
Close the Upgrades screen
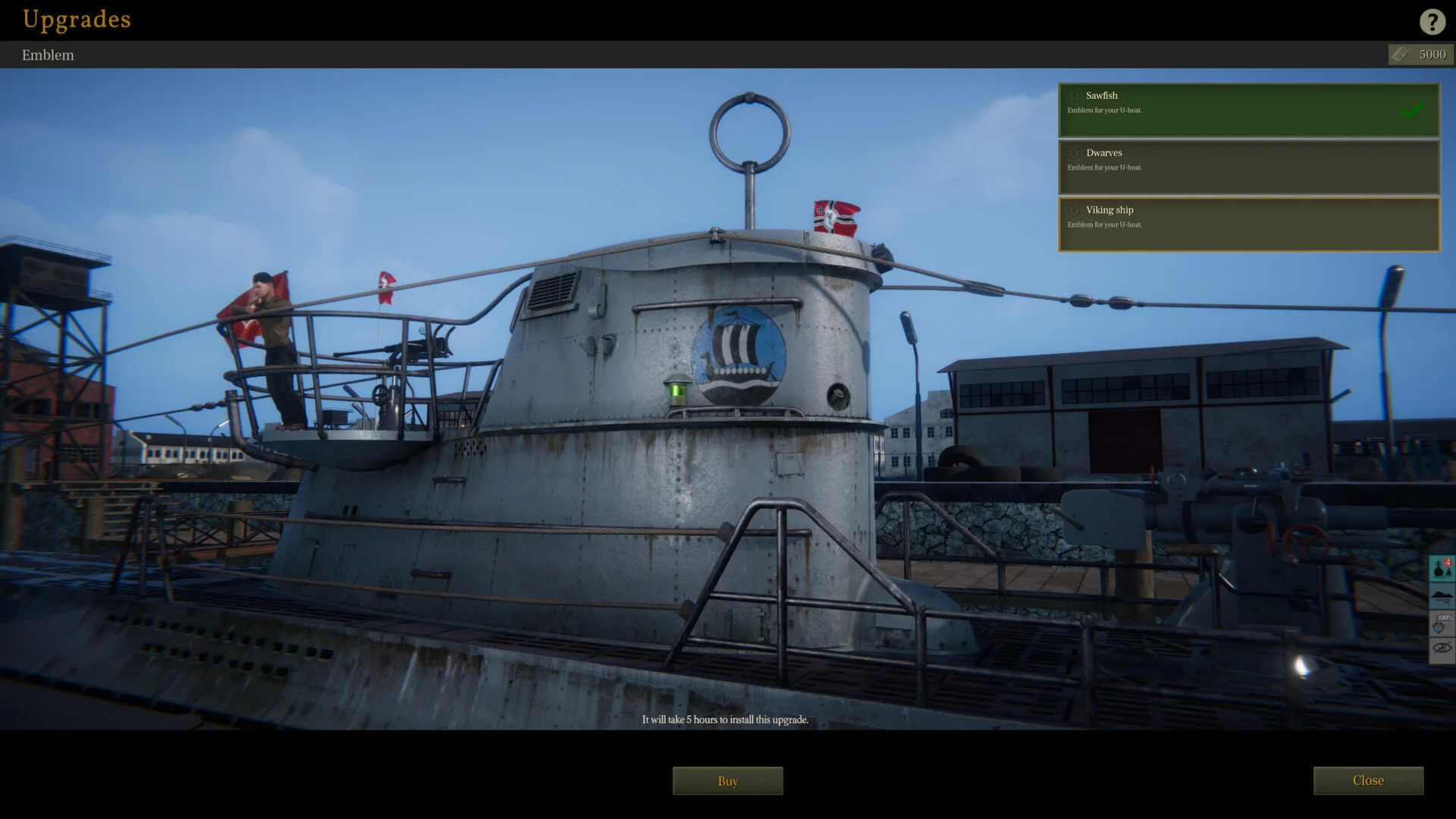pyautogui.click(x=1367, y=780)
